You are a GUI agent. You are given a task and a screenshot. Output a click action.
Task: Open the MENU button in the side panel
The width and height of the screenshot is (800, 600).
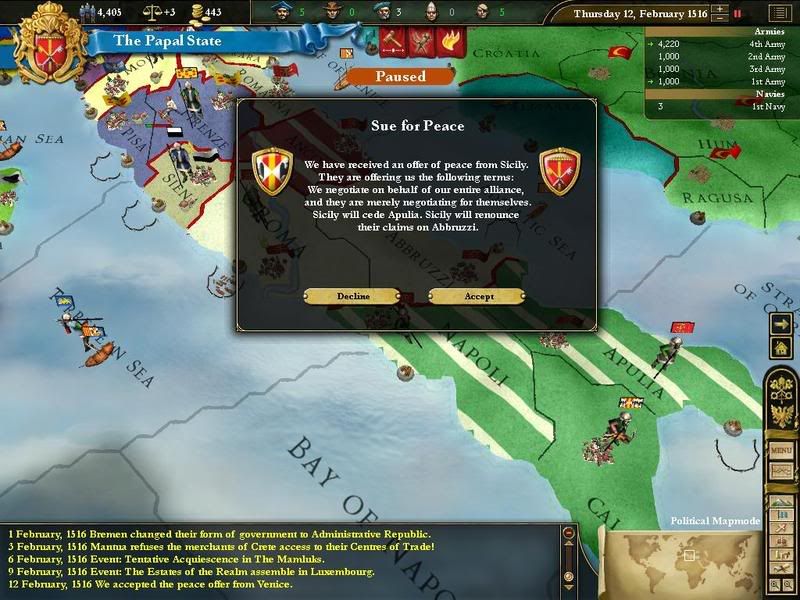[x=781, y=451]
